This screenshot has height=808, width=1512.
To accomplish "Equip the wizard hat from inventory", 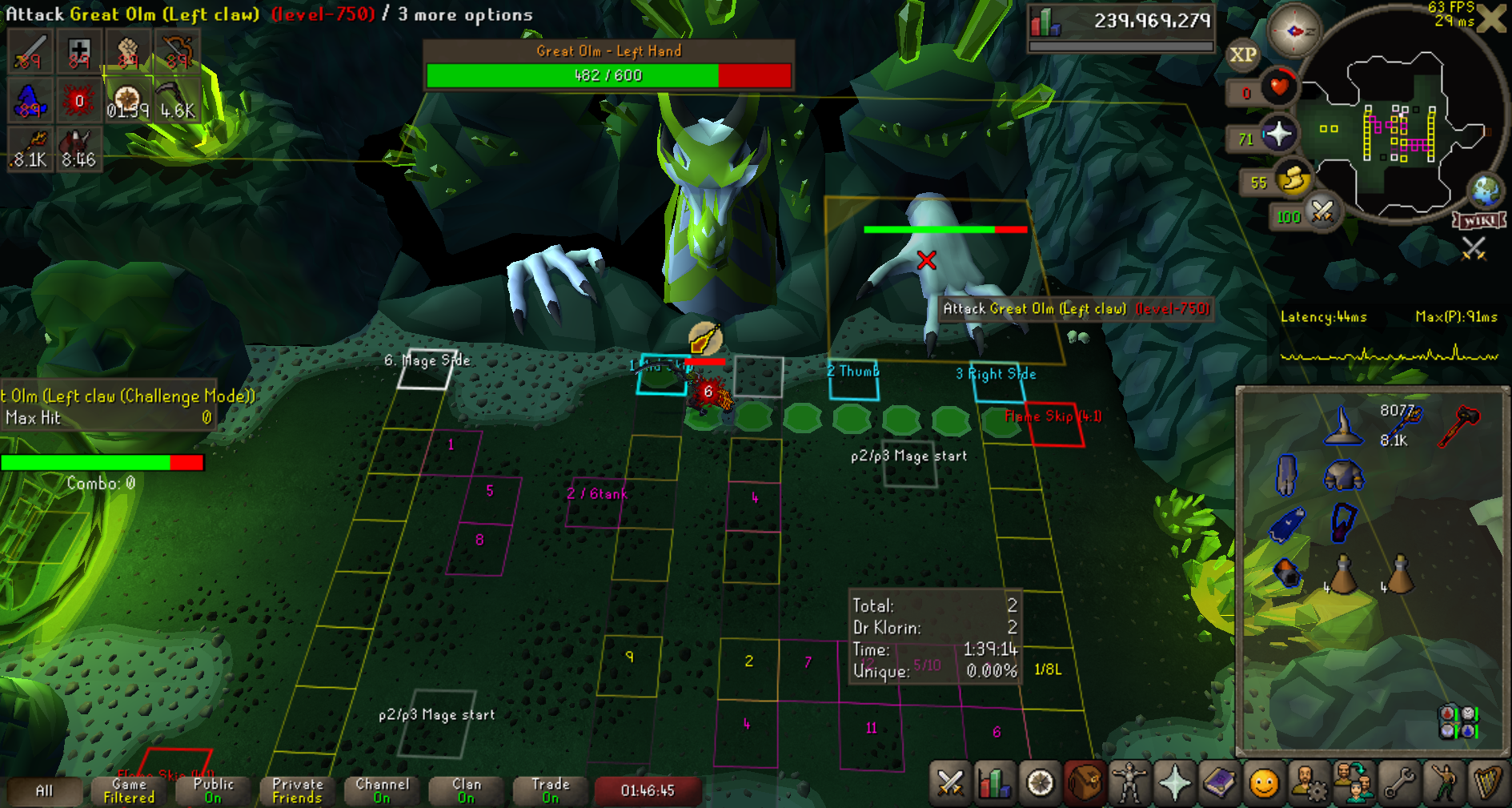I will 1343,426.
